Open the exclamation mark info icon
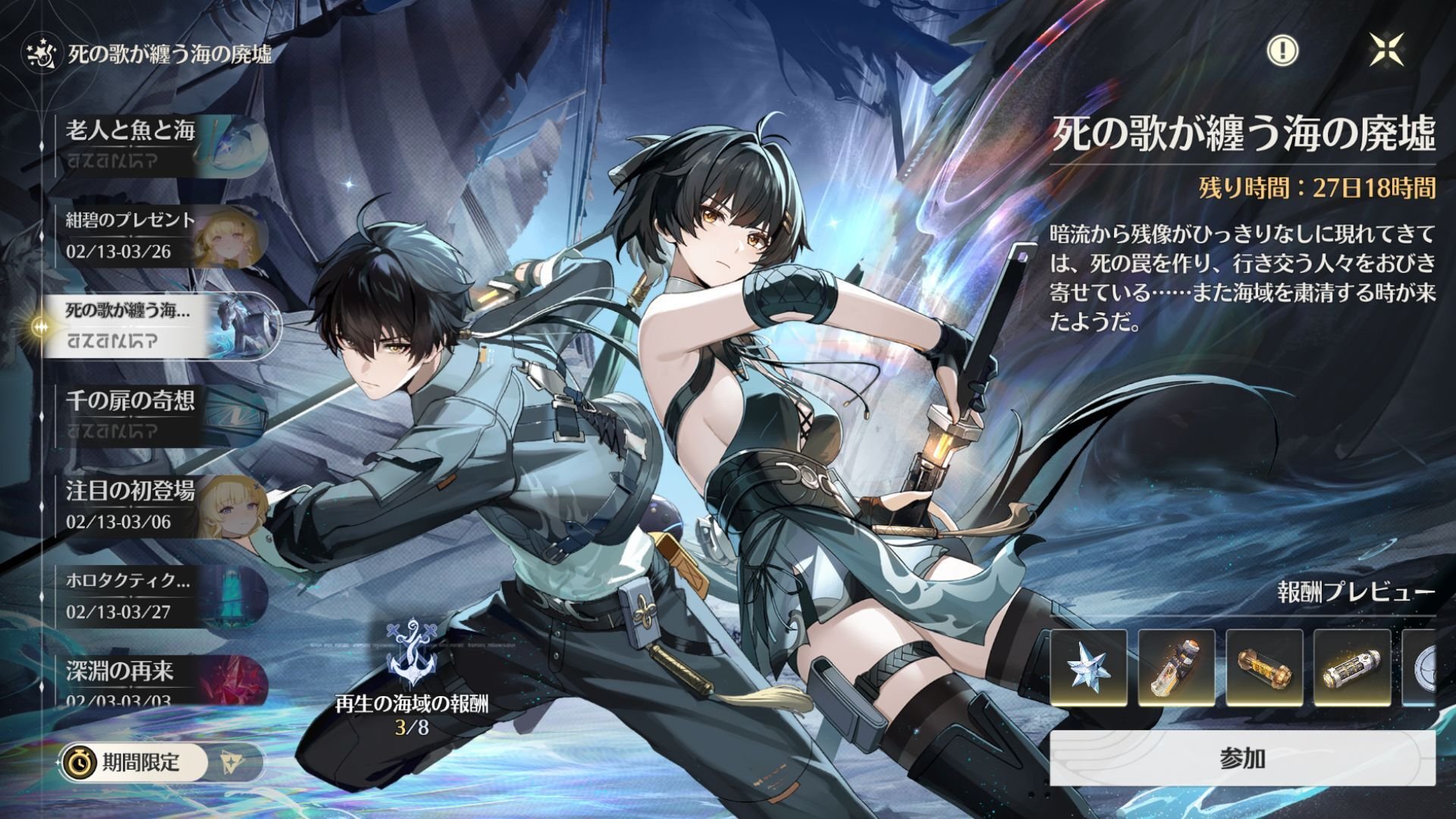This screenshot has width=1456, height=819. click(x=1282, y=51)
